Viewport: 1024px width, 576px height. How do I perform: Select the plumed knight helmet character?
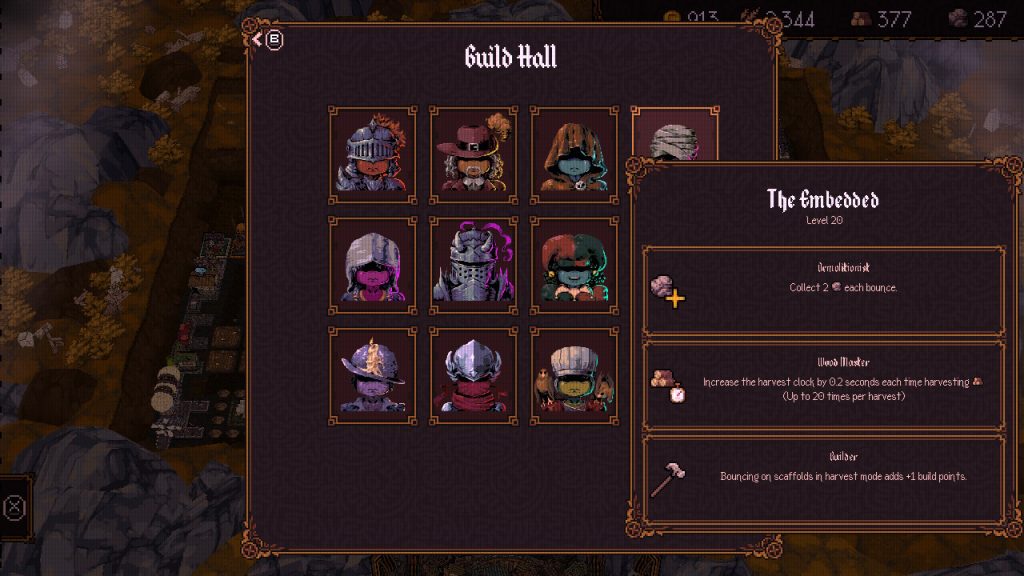(373, 154)
